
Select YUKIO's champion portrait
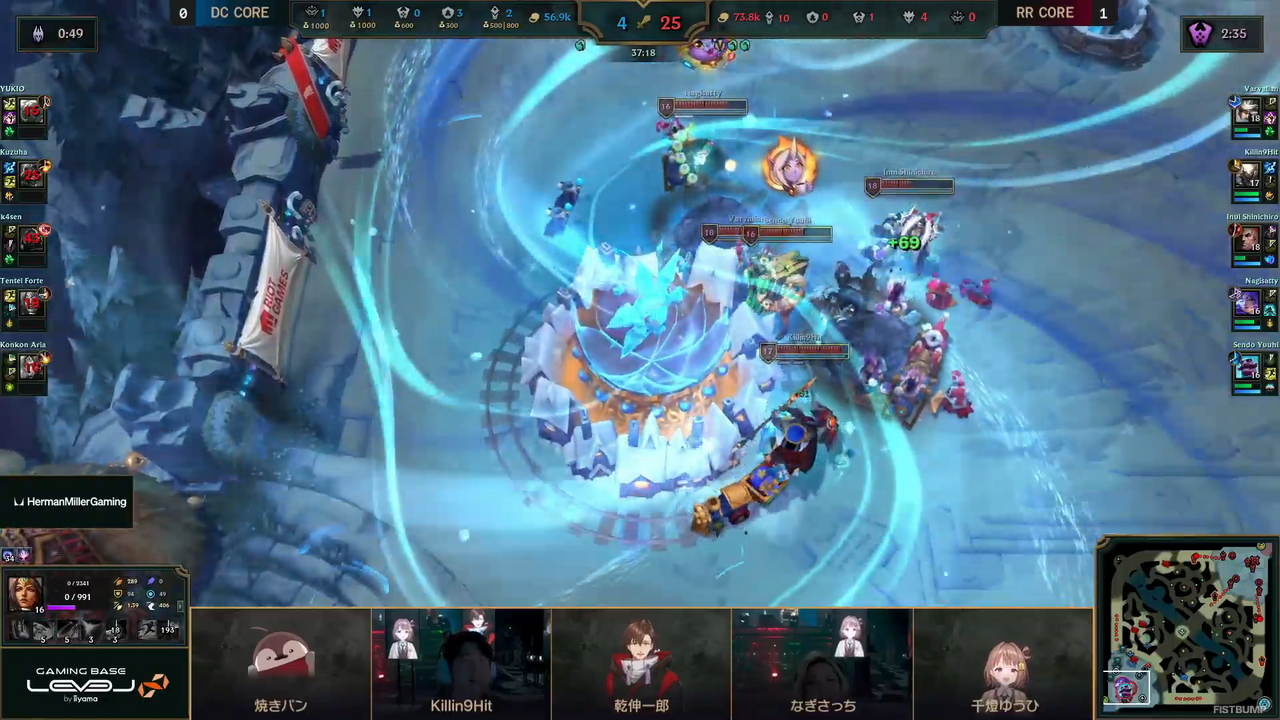[31, 110]
